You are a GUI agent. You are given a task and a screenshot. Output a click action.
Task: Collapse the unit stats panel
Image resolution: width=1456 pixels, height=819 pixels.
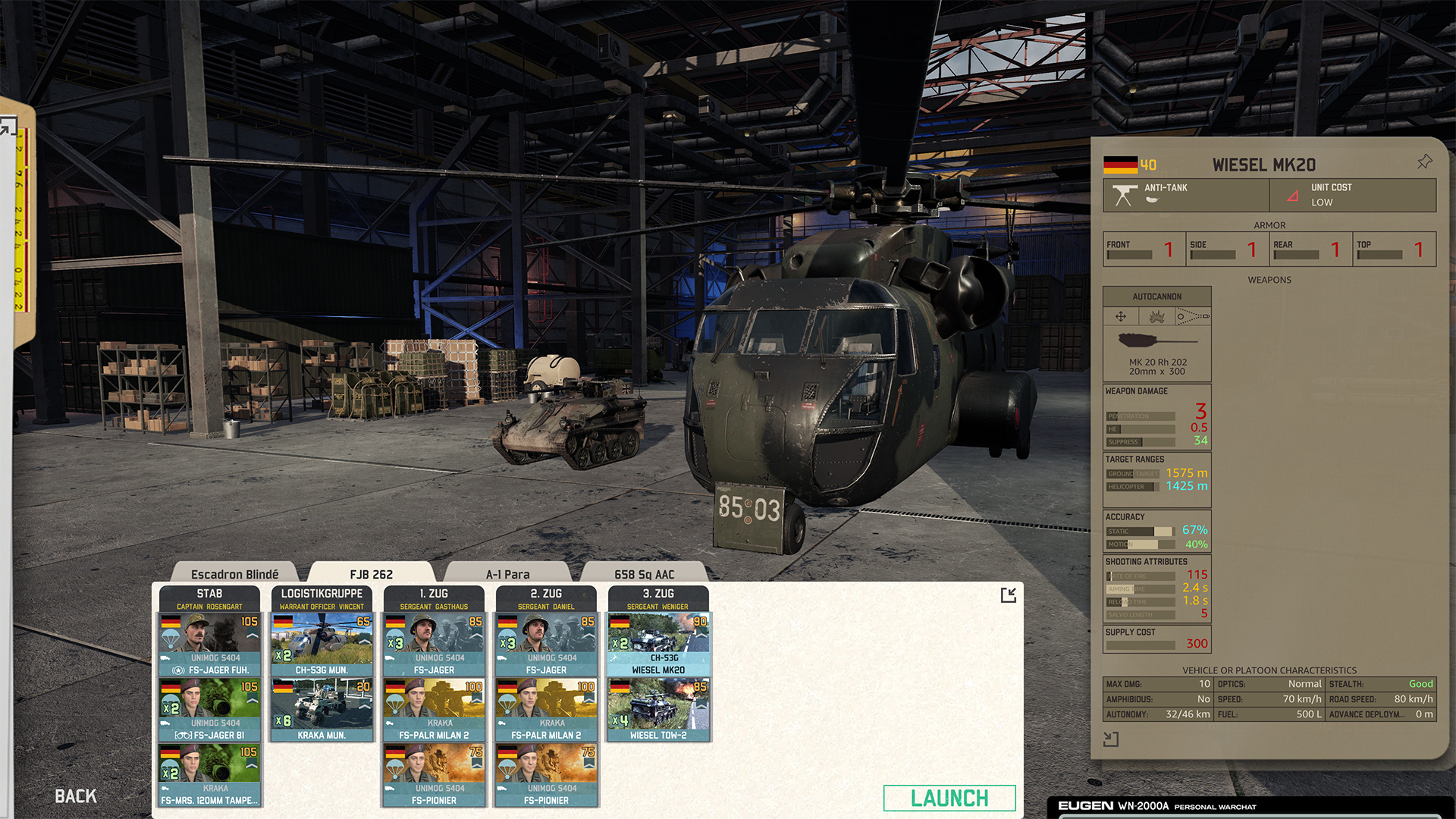click(1111, 739)
